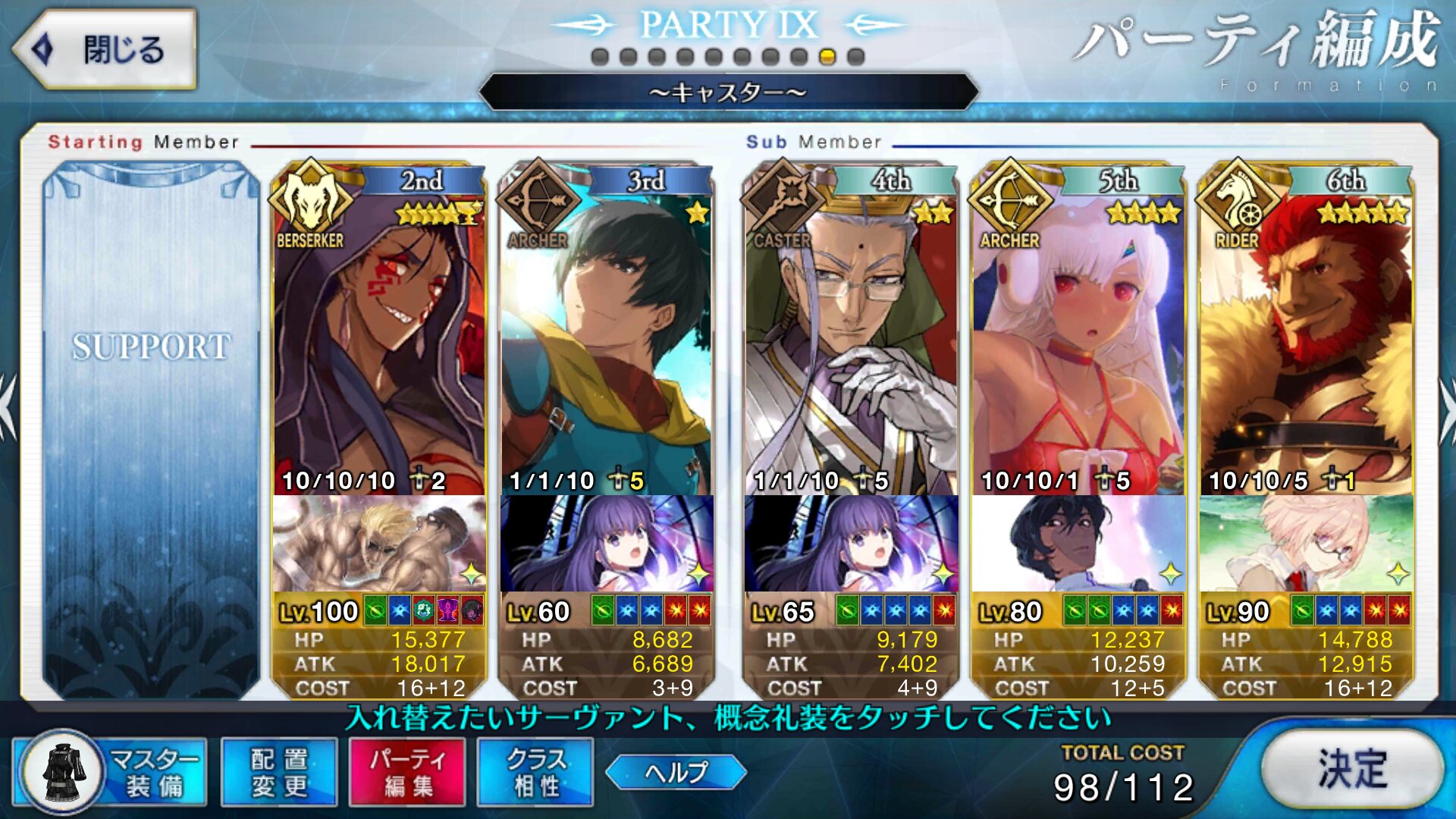Open 配置変更 position change
The height and width of the screenshot is (819, 1456).
coord(279,772)
